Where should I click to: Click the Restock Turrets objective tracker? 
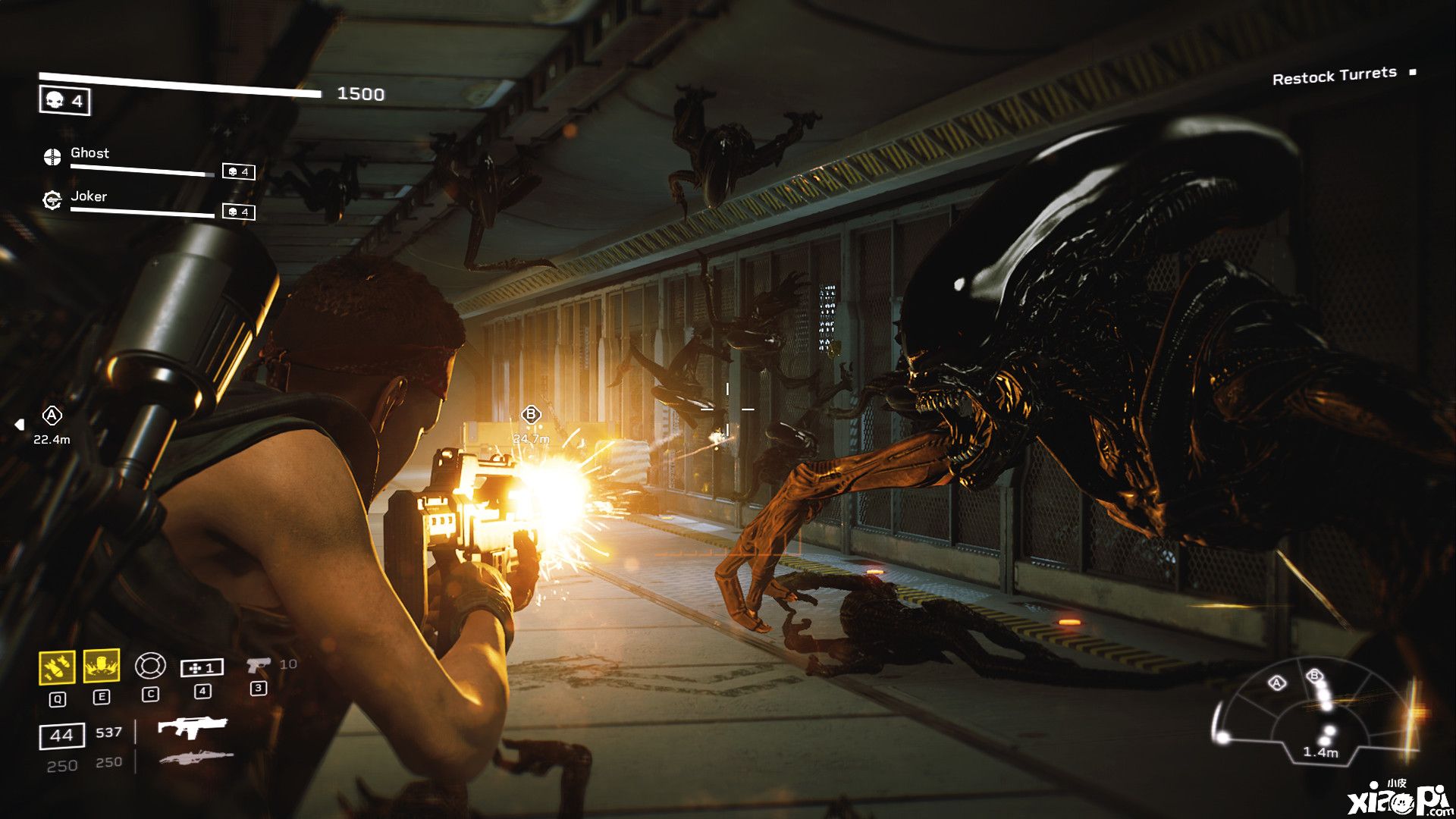pyautogui.click(x=1334, y=75)
